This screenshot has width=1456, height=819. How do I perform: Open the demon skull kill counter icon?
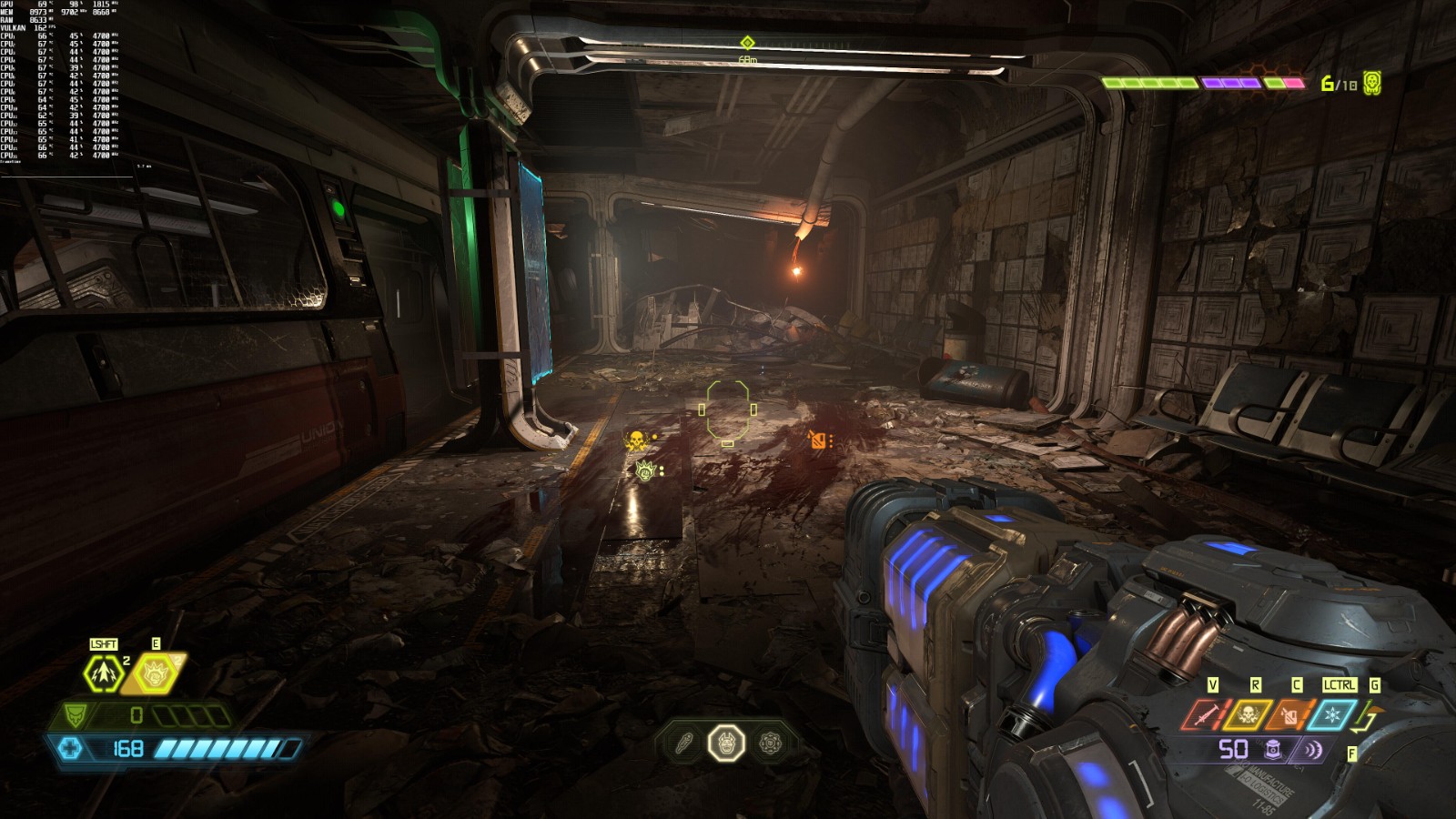click(x=1372, y=83)
